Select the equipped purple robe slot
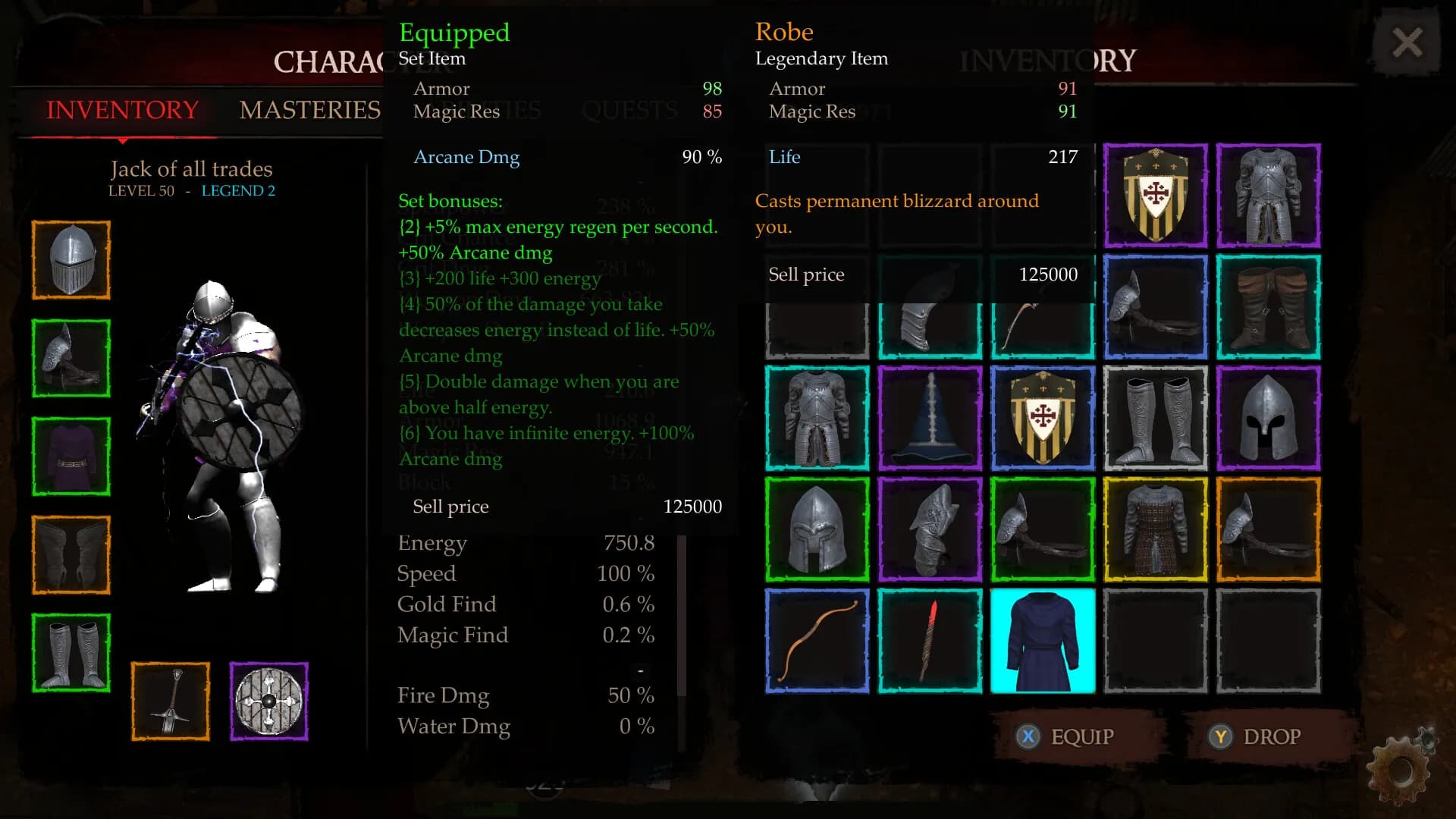The width and height of the screenshot is (1456, 819). [x=71, y=456]
